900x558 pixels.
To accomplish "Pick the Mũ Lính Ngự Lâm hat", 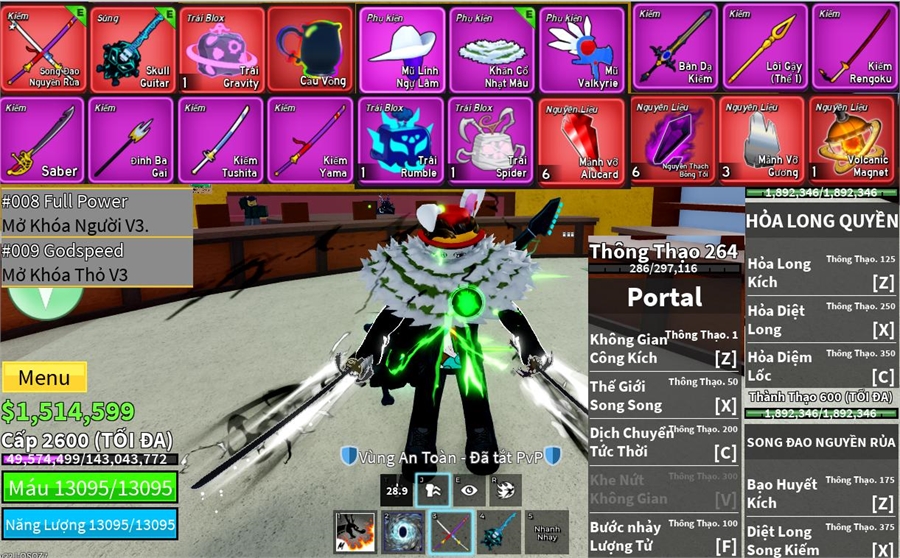I will [x=400, y=48].
